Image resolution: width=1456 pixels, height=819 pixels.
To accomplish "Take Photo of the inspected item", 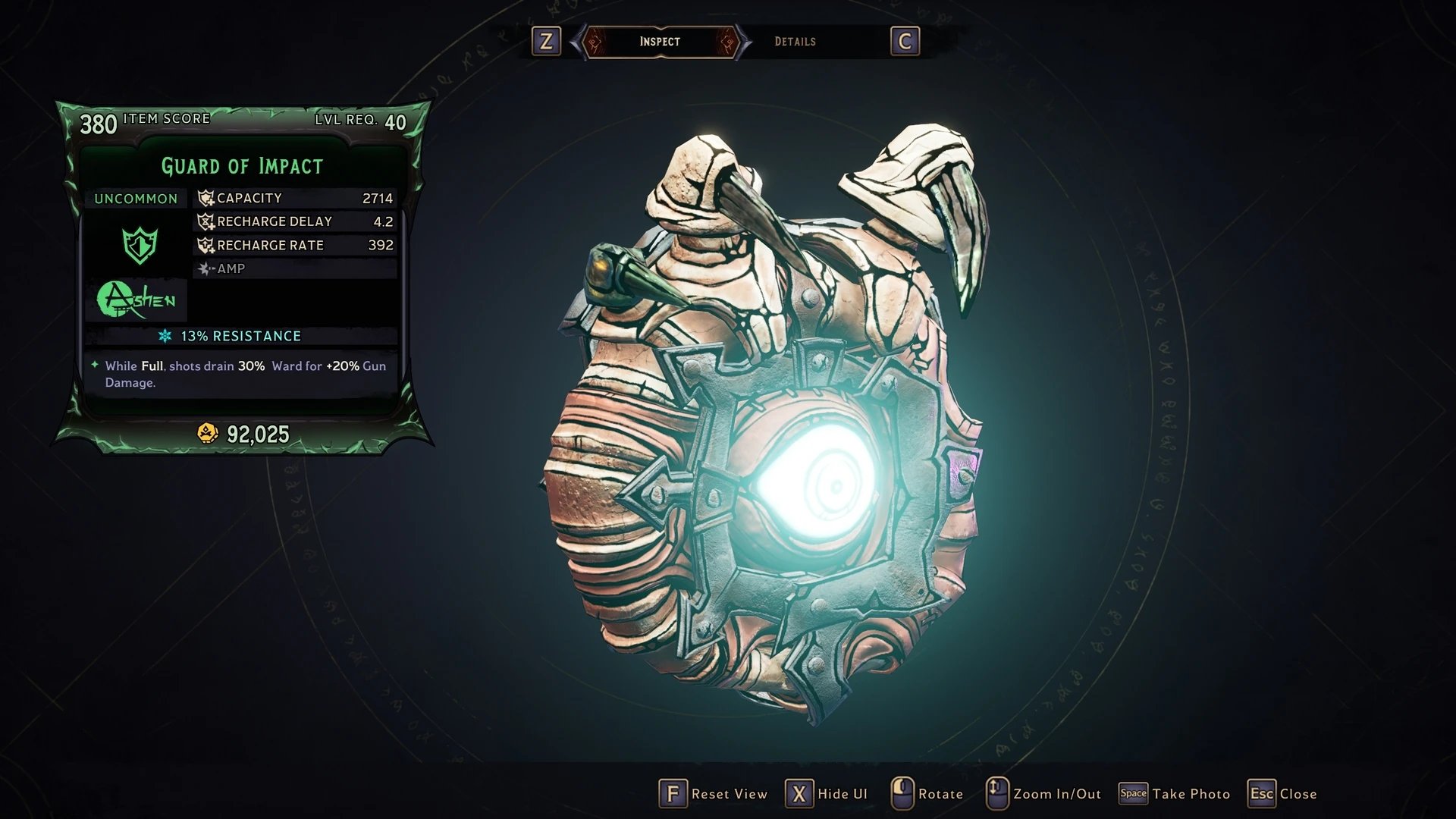I will tap(1175, 794).
